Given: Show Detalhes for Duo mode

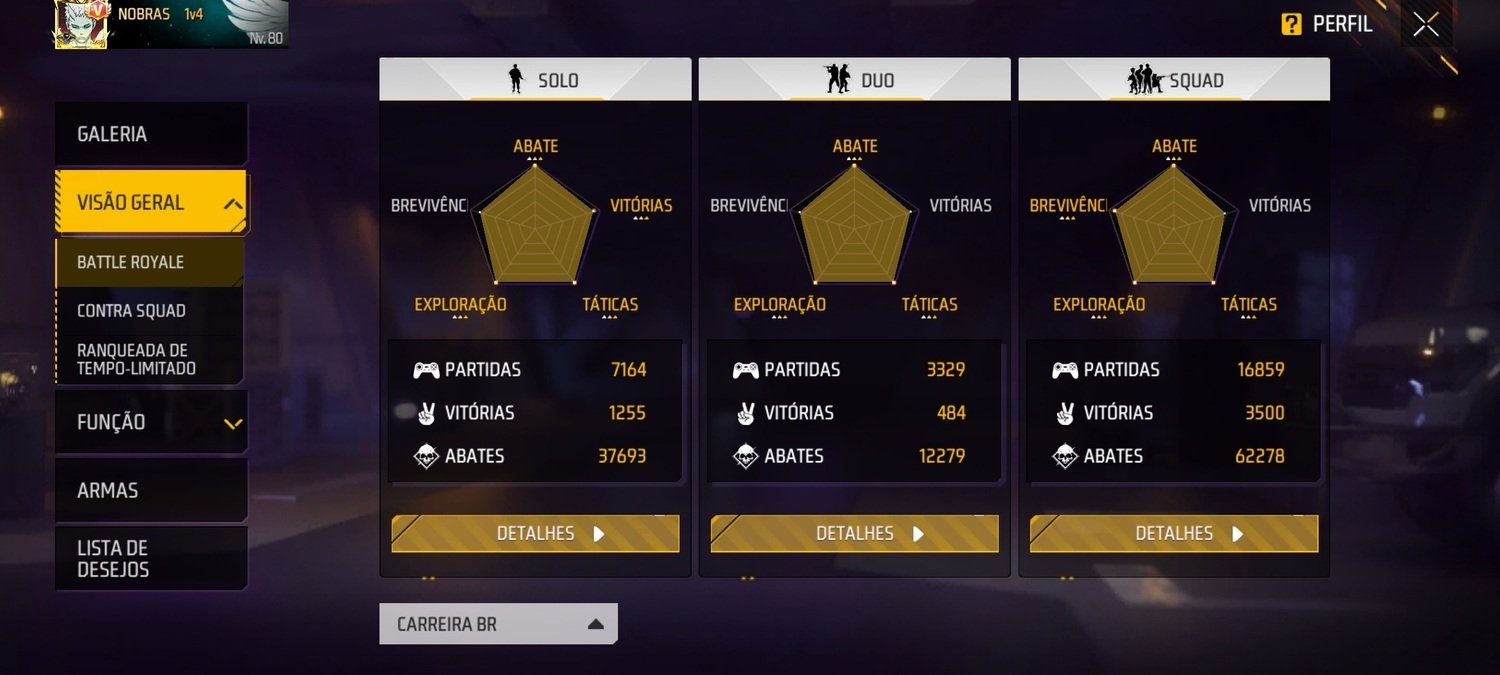Looking at the screenshot, I should pyautogui.click(x=854, y=533).
